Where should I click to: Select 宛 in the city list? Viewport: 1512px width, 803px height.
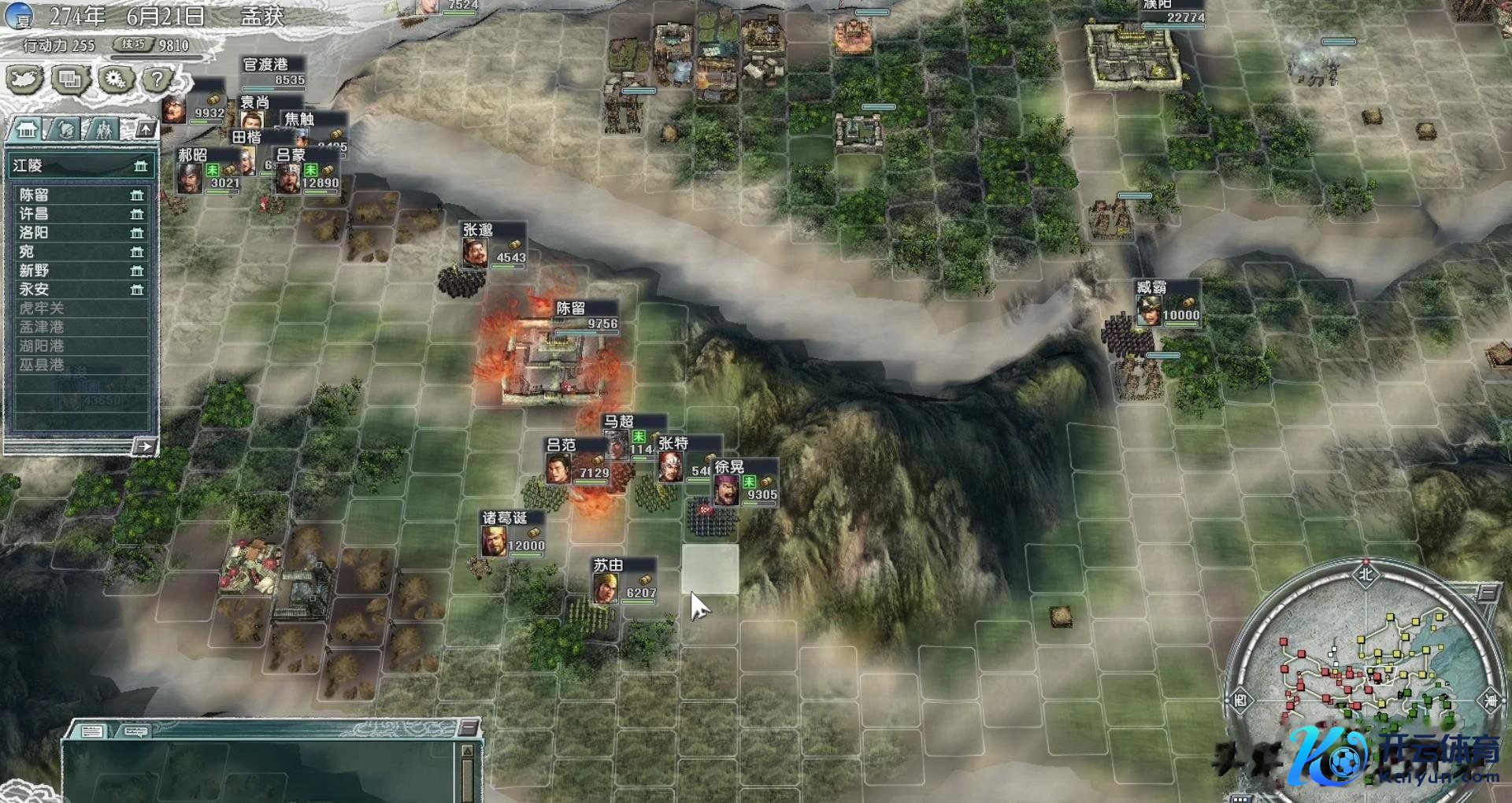tap(79, 251)
